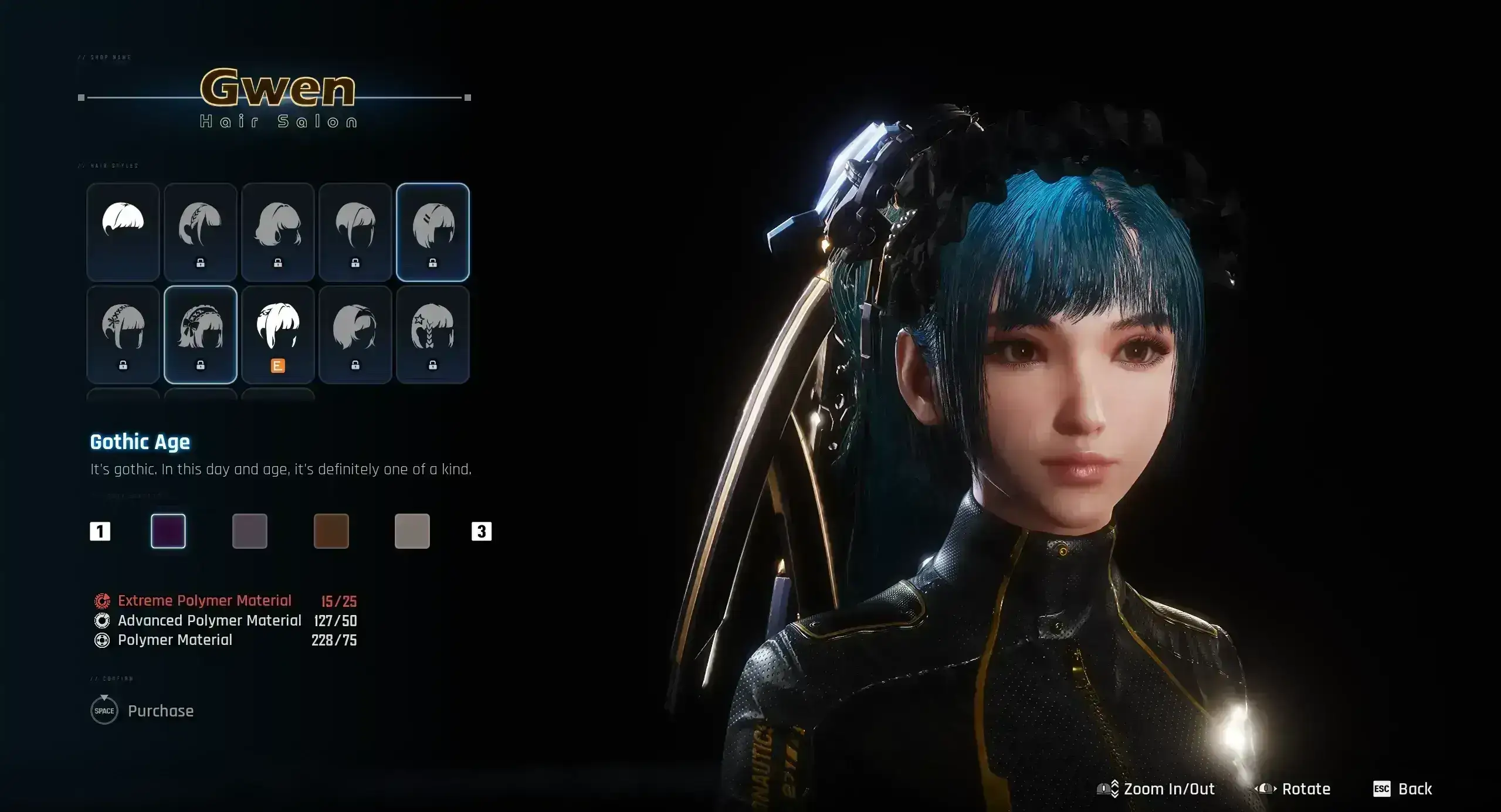Pick the equipped hairstyle marked with E

(x=278, y=334)
